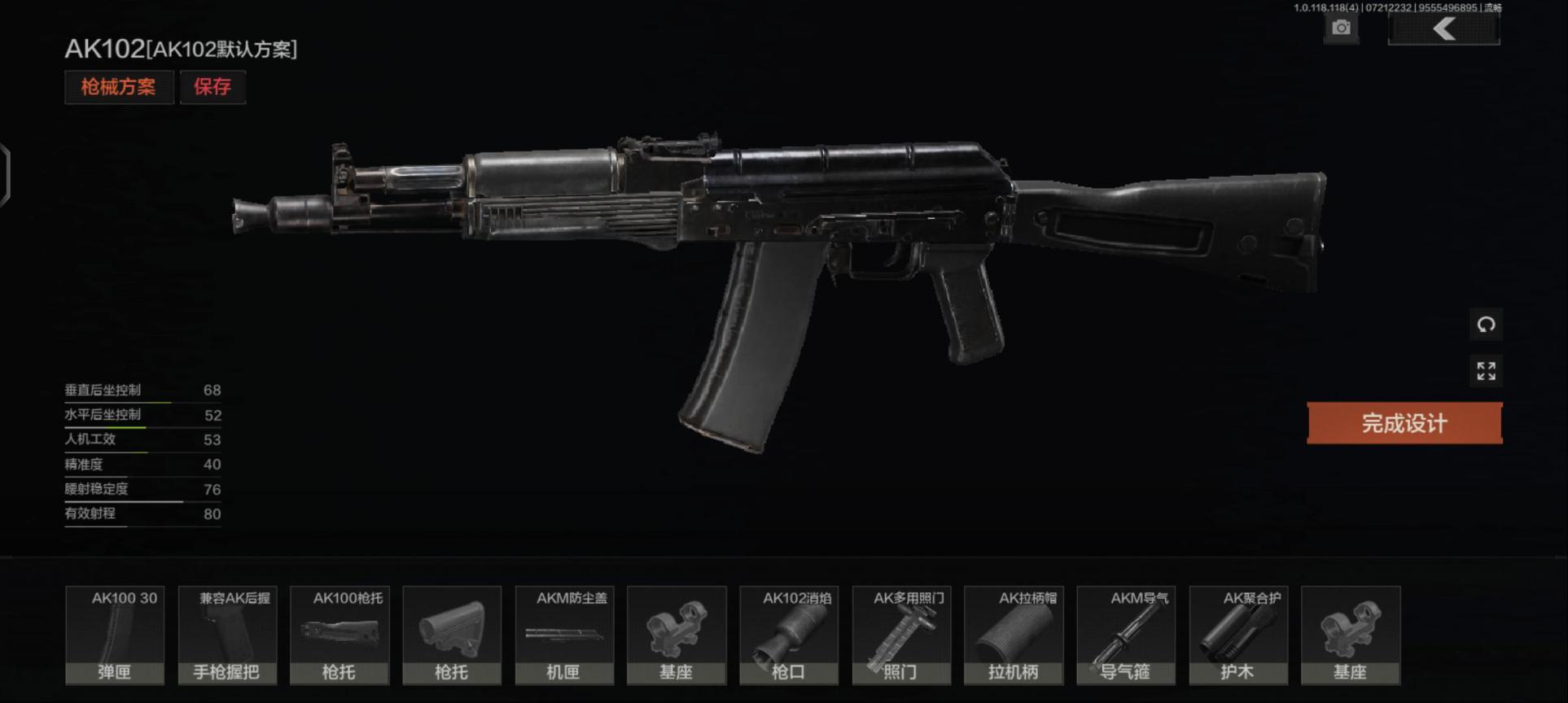Go back using the arrow button
Viewport: 1568px width, 703px height.
click(x=1444, y=29)
